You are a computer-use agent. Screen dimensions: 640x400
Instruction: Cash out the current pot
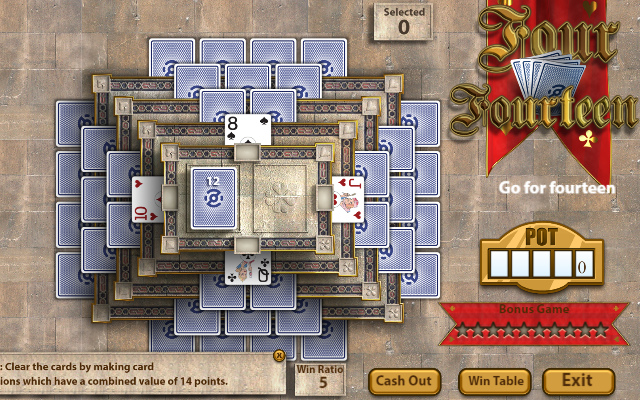tap(405, 381)
